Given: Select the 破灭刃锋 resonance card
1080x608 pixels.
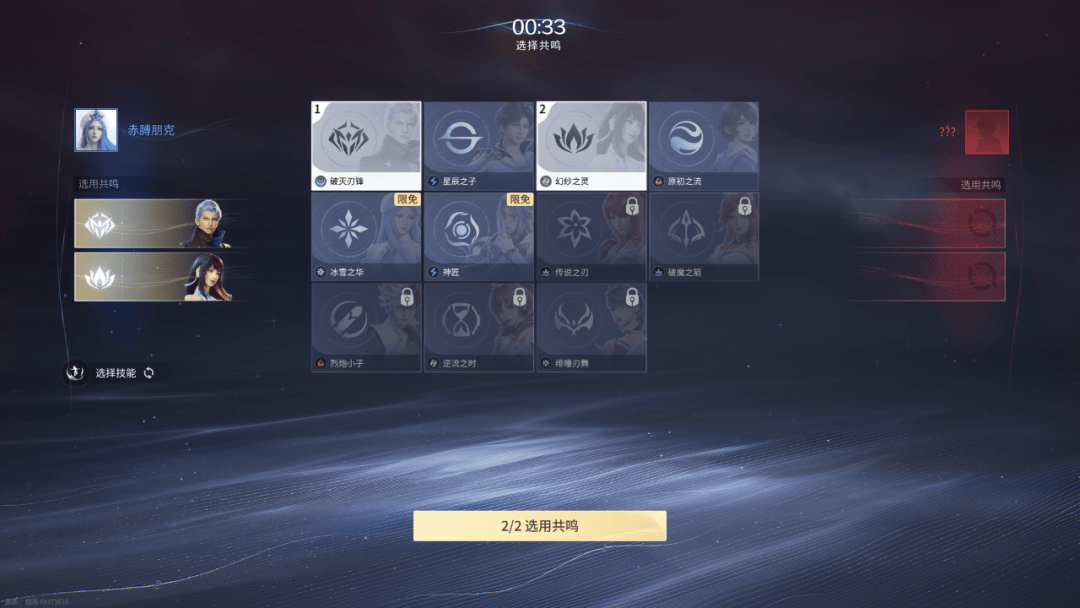Looking at the screenshot, I should (x=366, y=145).
